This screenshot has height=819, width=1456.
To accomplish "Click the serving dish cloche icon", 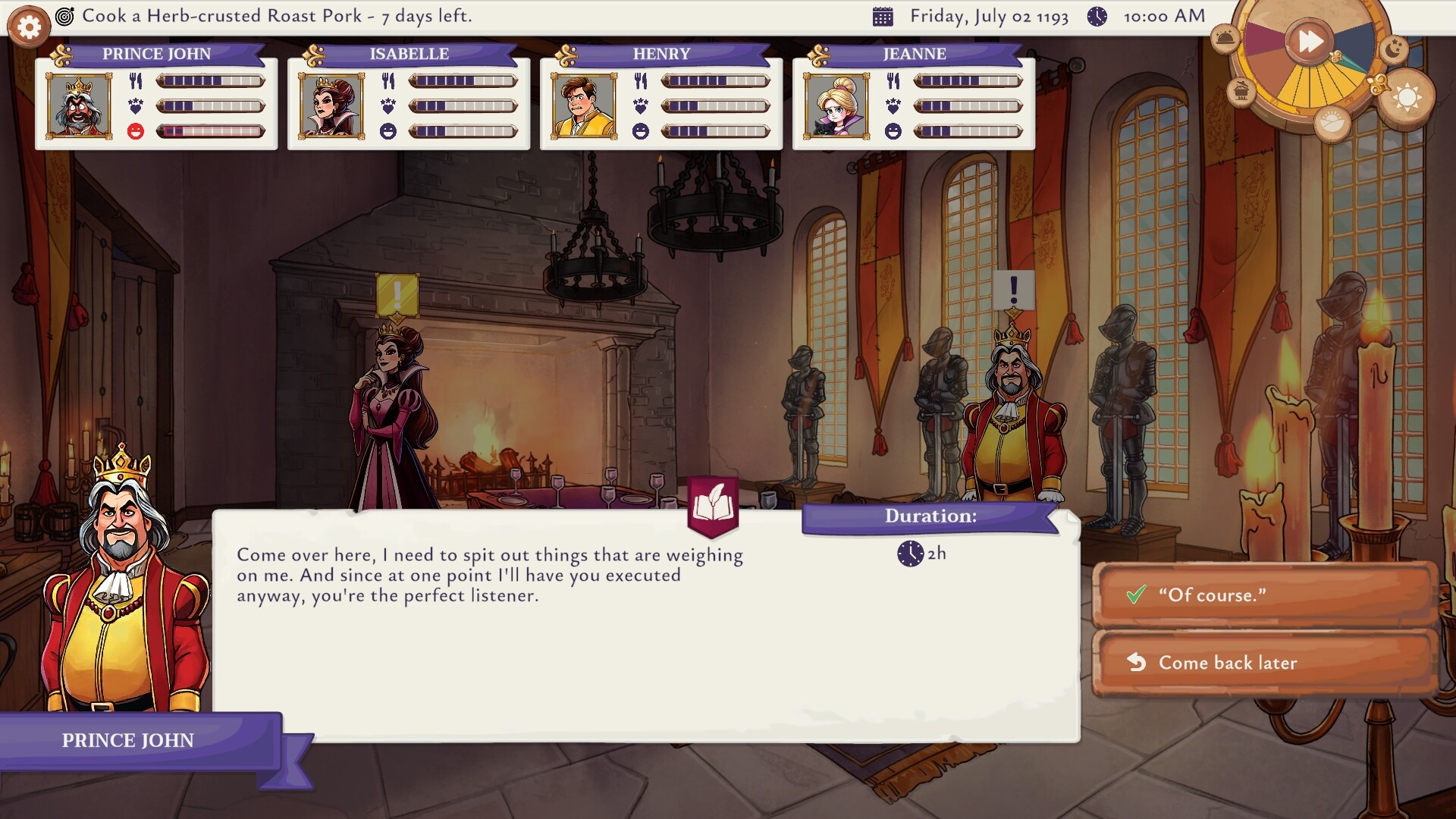I will coord(1225,38).
